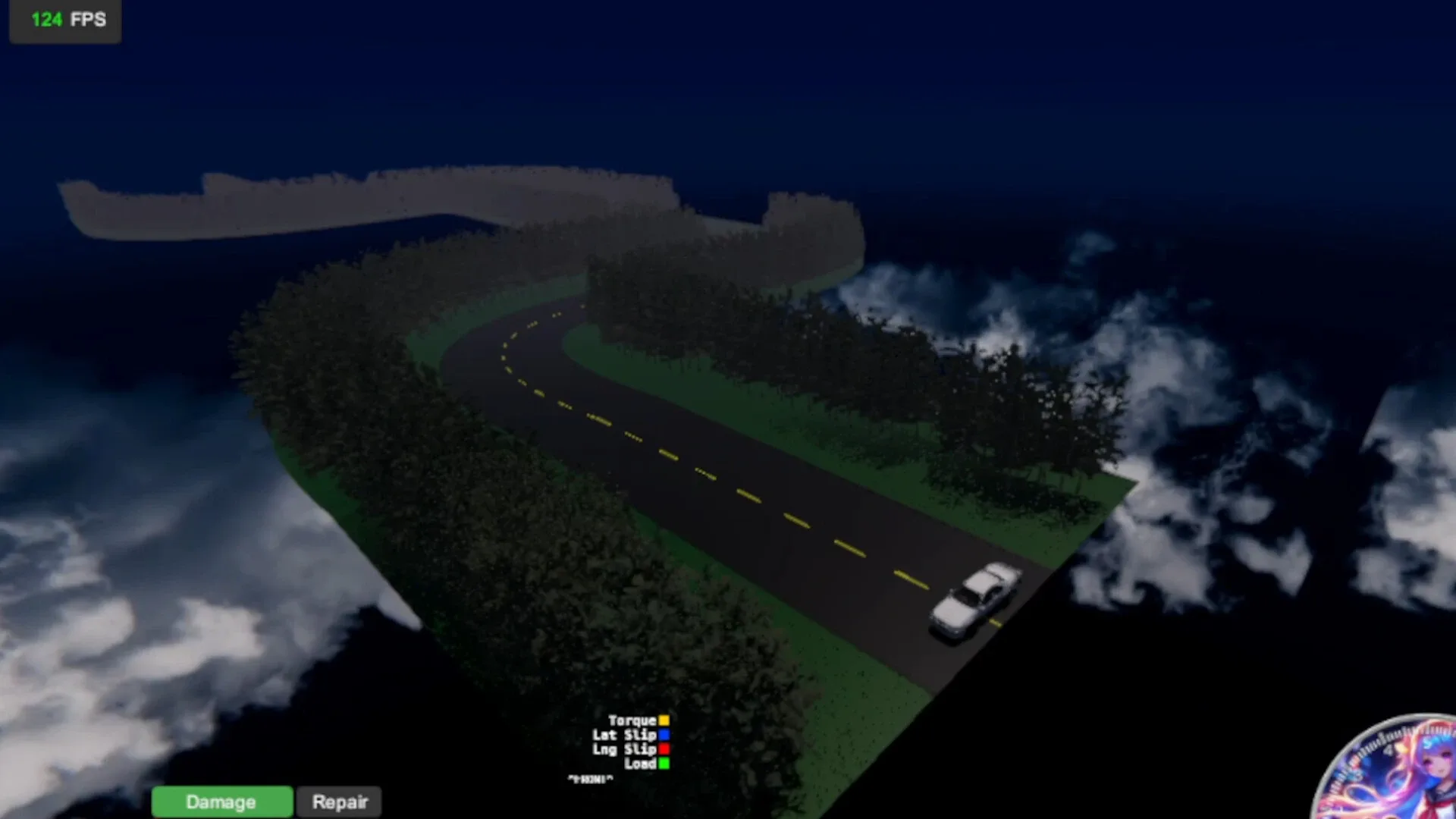Click the green Load indicator square

664,764
